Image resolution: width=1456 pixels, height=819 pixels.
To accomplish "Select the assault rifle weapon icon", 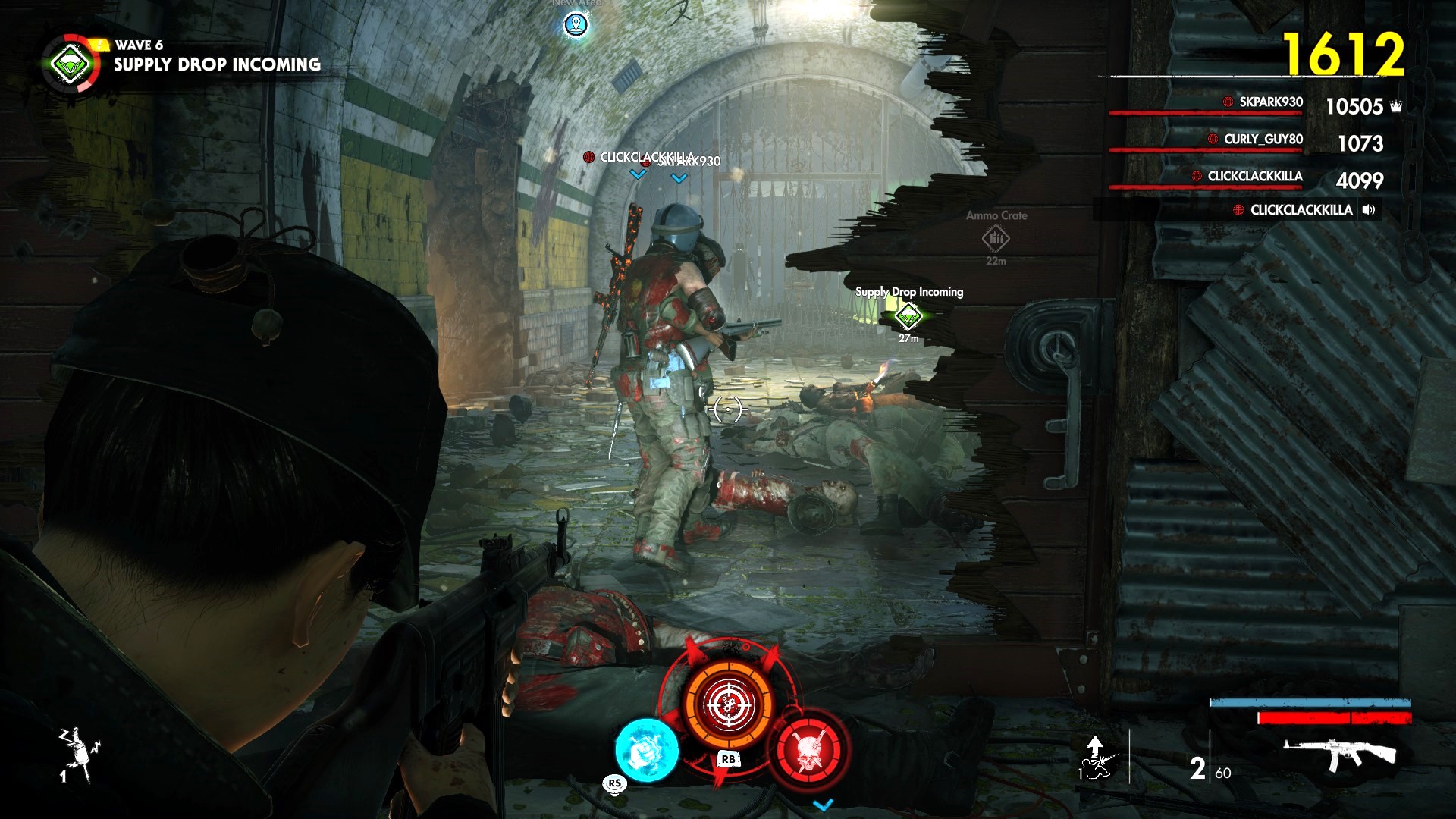I will (x=1339, y=755).
